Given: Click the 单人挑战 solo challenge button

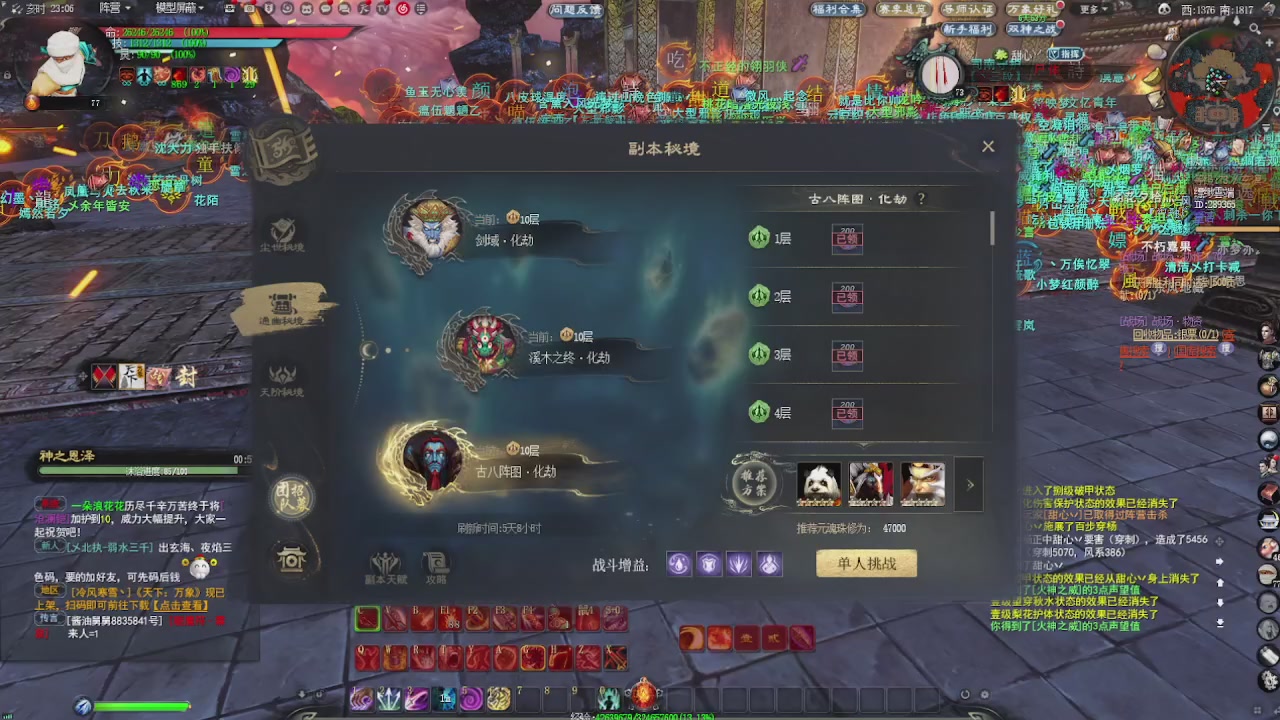Looking at the screenshot, I should tap(866, 563).
